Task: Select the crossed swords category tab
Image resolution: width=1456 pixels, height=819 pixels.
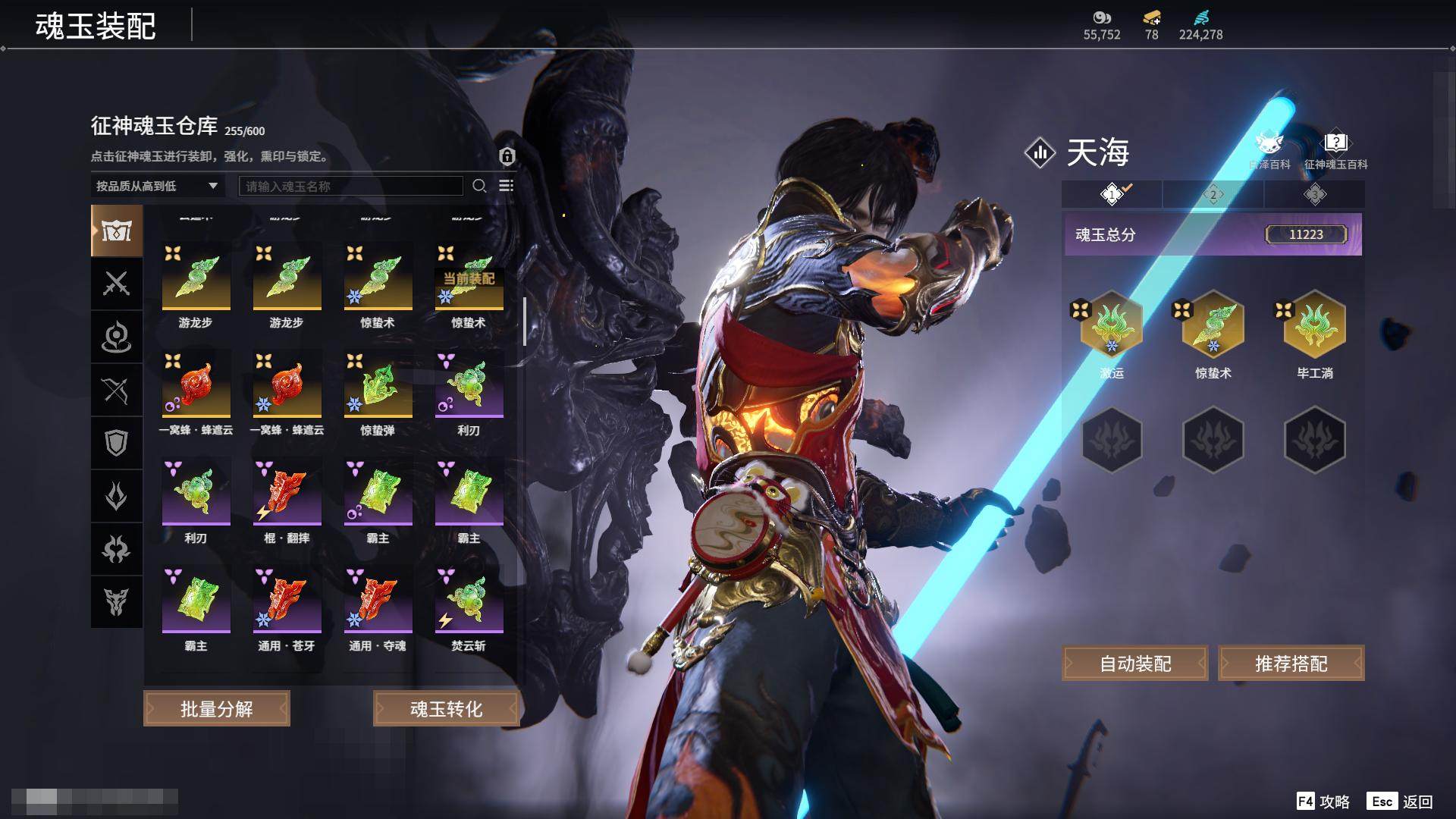Action: click(116, 284)
